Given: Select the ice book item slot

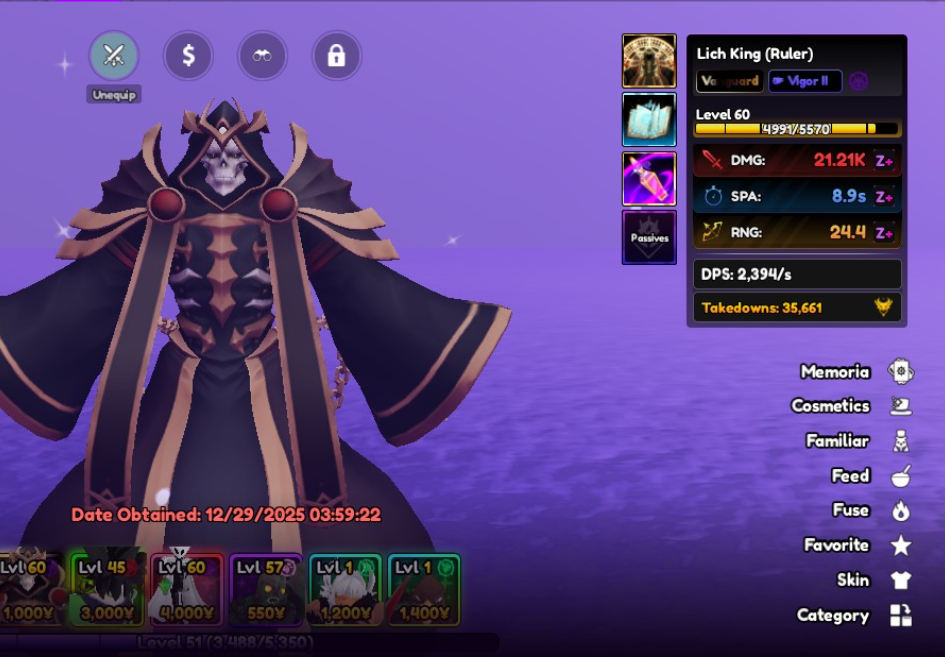Looking at the screenshot, I should [649, 120].
